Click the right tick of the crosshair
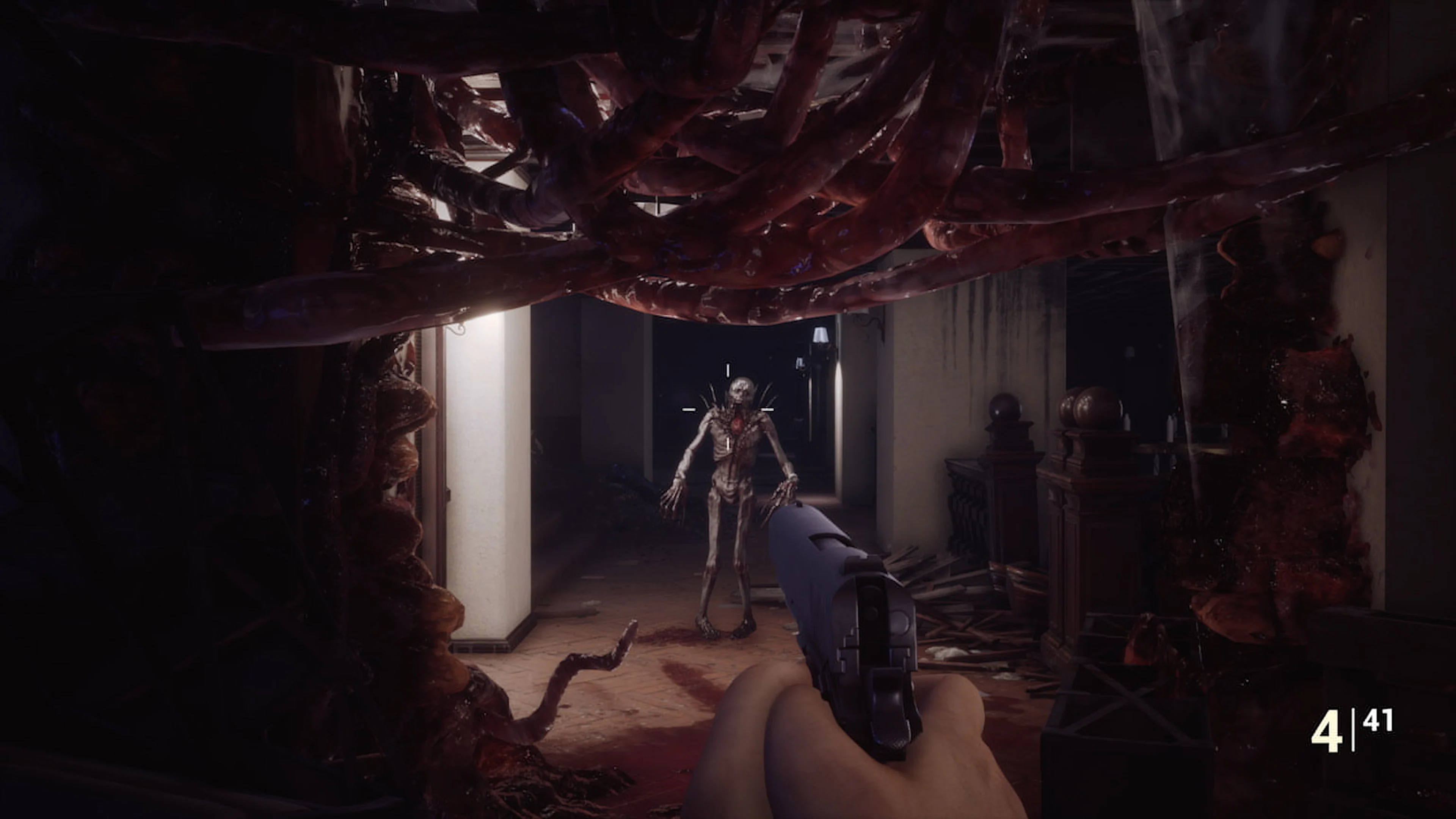Image resolution: width=1456 pixels, height=819 pixels. click(x=767, y=409)
